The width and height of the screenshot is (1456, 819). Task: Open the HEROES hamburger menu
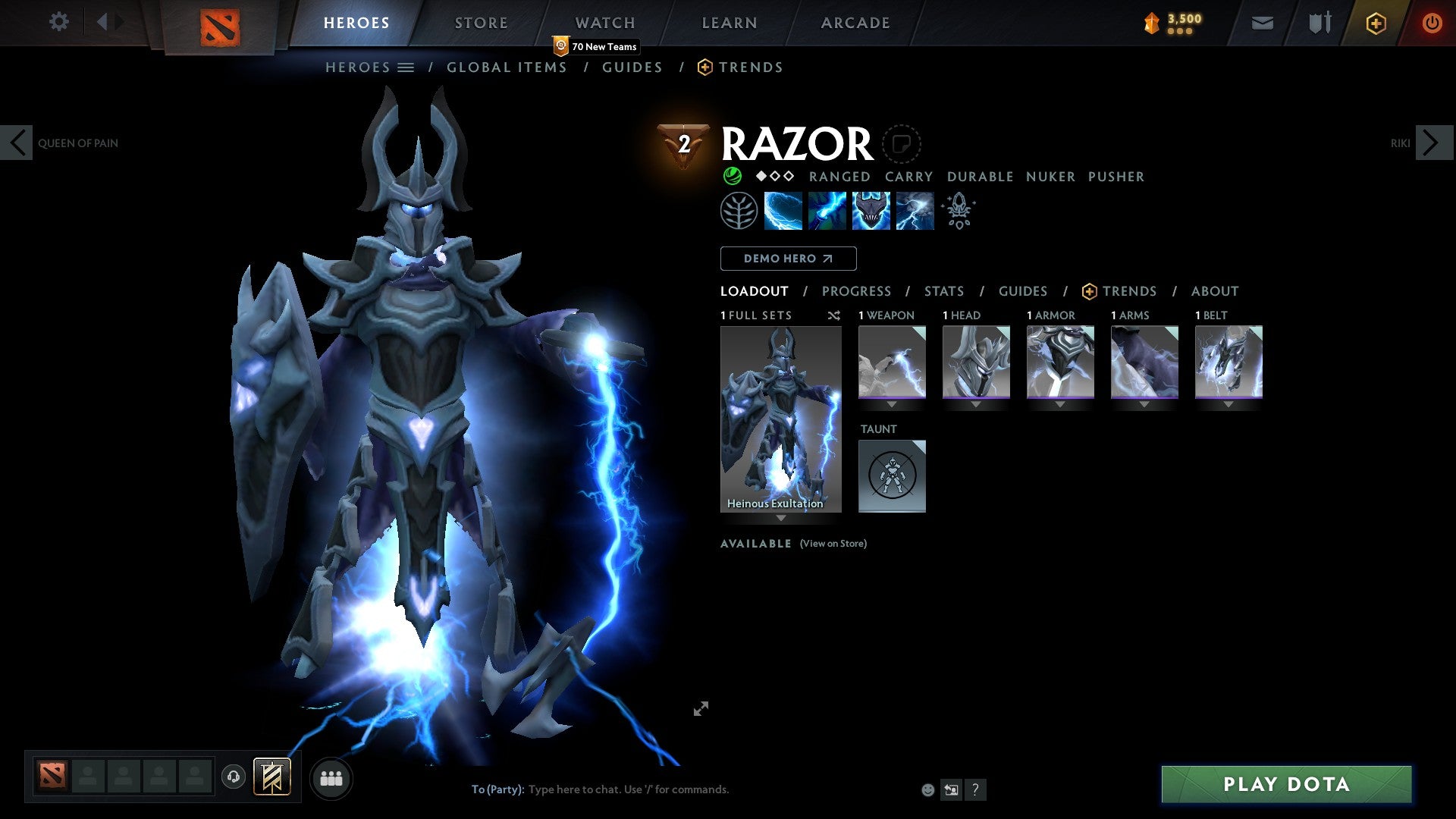coord(407,67)
